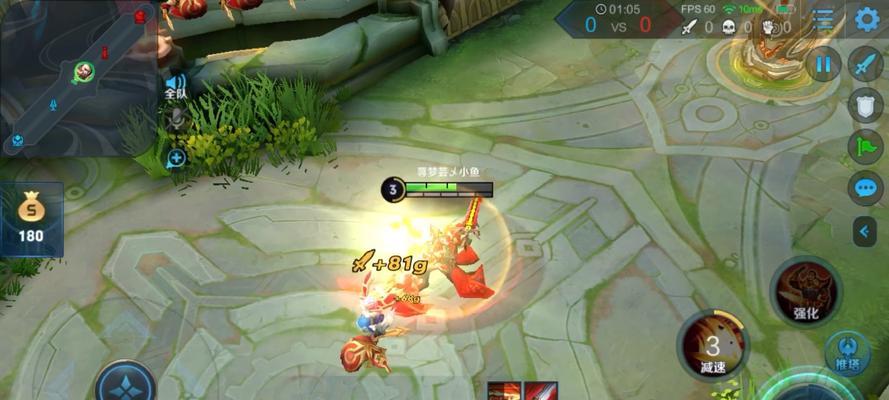Touch the blue movement joystick
889x400 pixels.
[125, 385]
